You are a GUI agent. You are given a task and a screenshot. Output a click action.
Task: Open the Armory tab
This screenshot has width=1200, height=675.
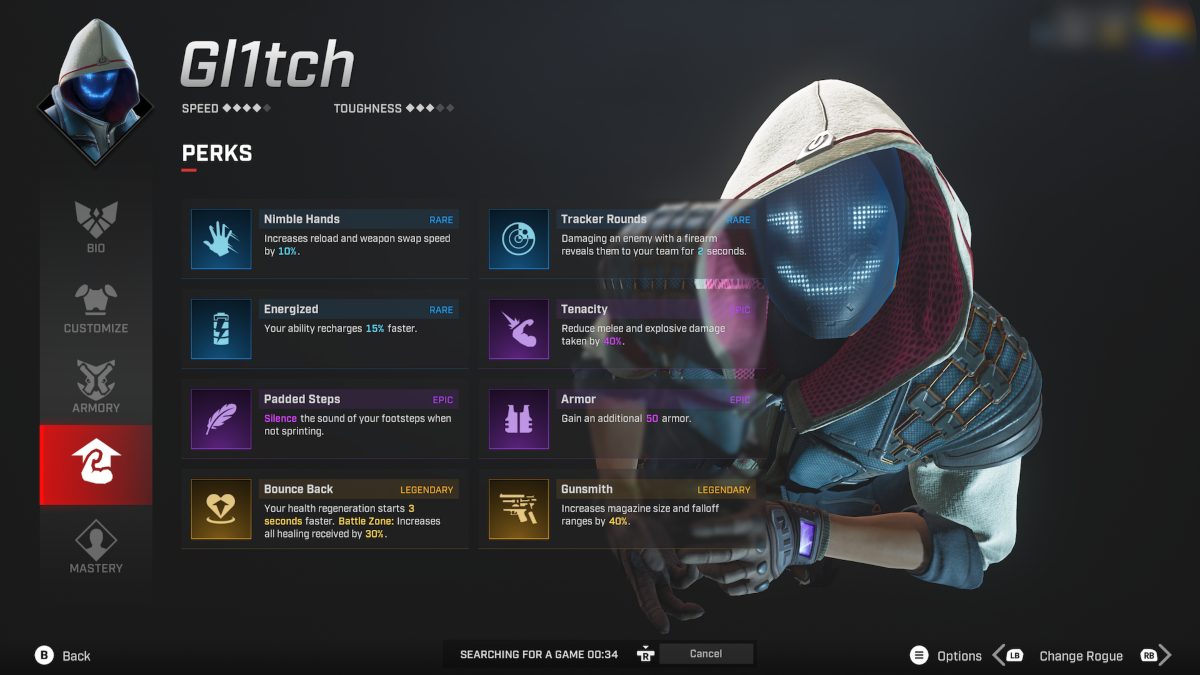(x=96, y=385)
